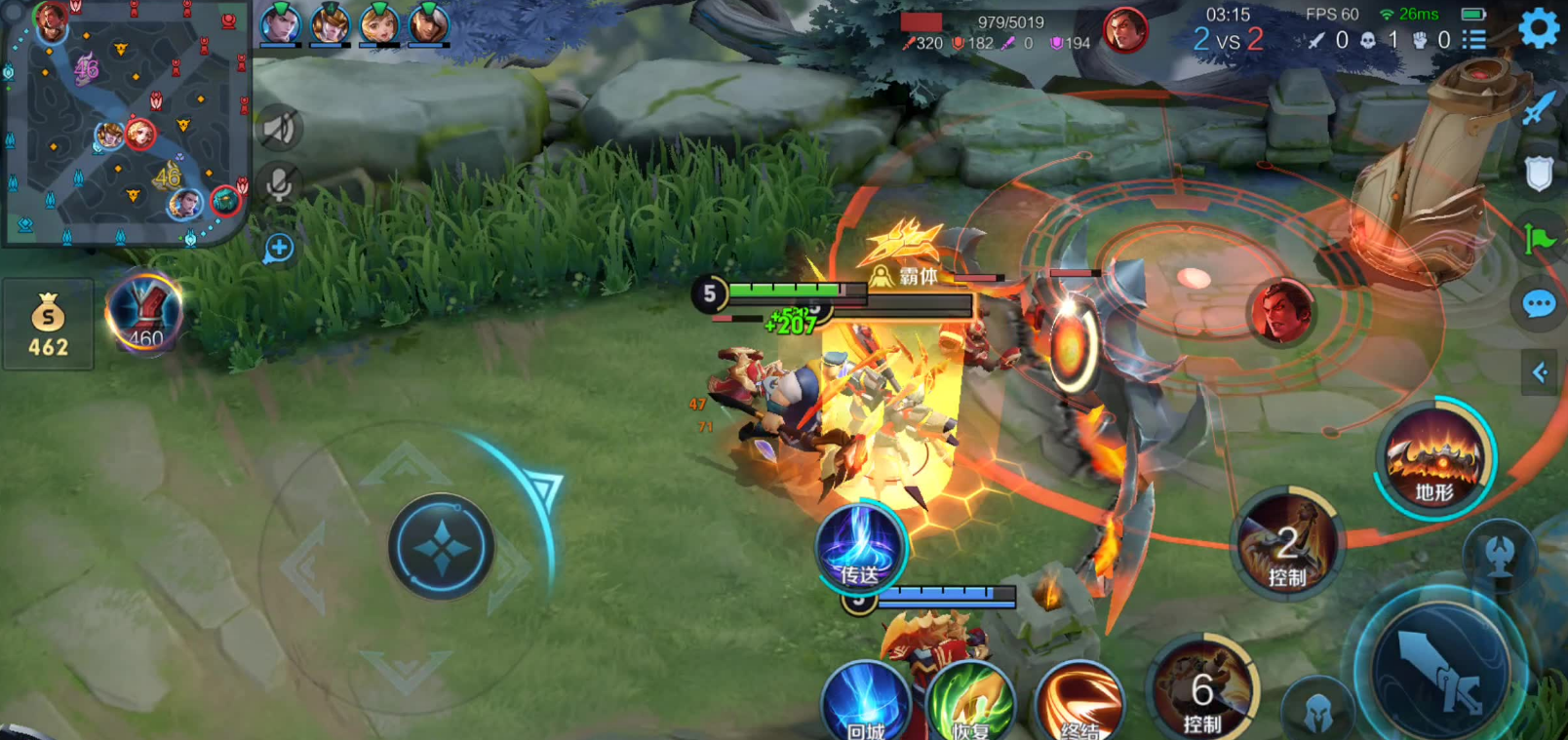Open the gold shop showing 462
Screen dimensions: 1568x740
tap(48, 325)
